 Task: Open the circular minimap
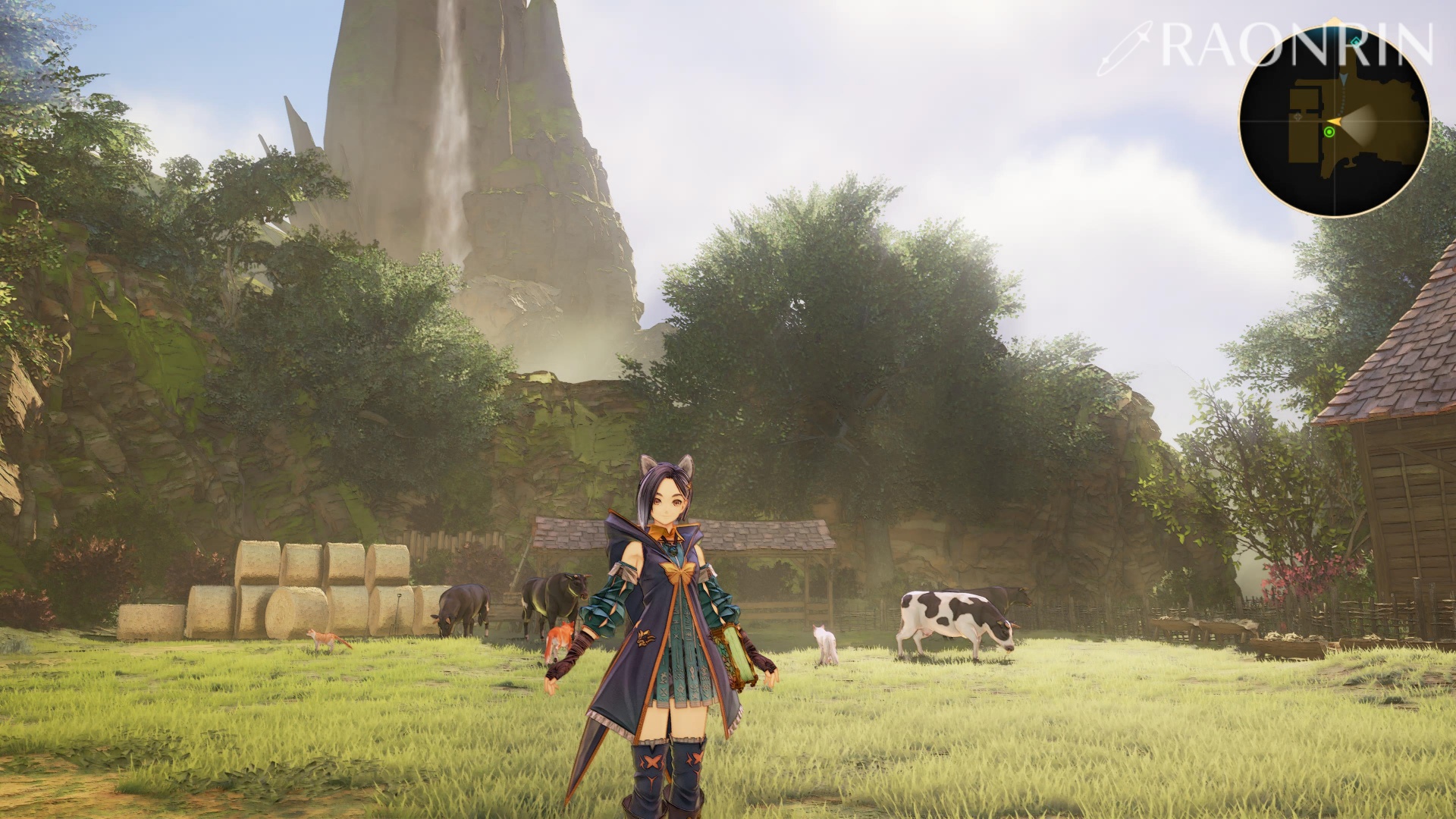click(x=1335, y=121)
